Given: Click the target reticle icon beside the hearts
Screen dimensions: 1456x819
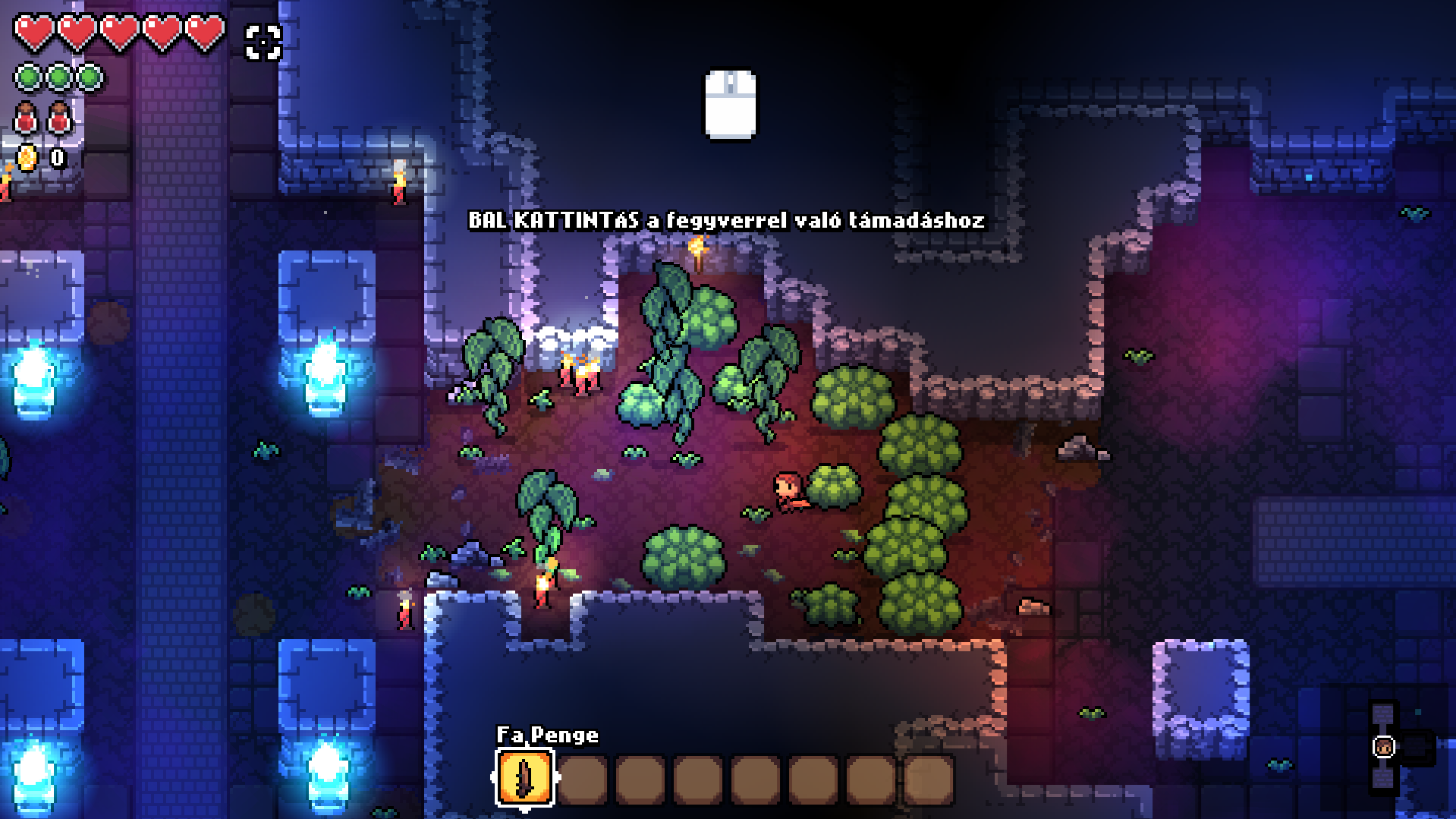Looking at the screenshot, I should 263,42.
